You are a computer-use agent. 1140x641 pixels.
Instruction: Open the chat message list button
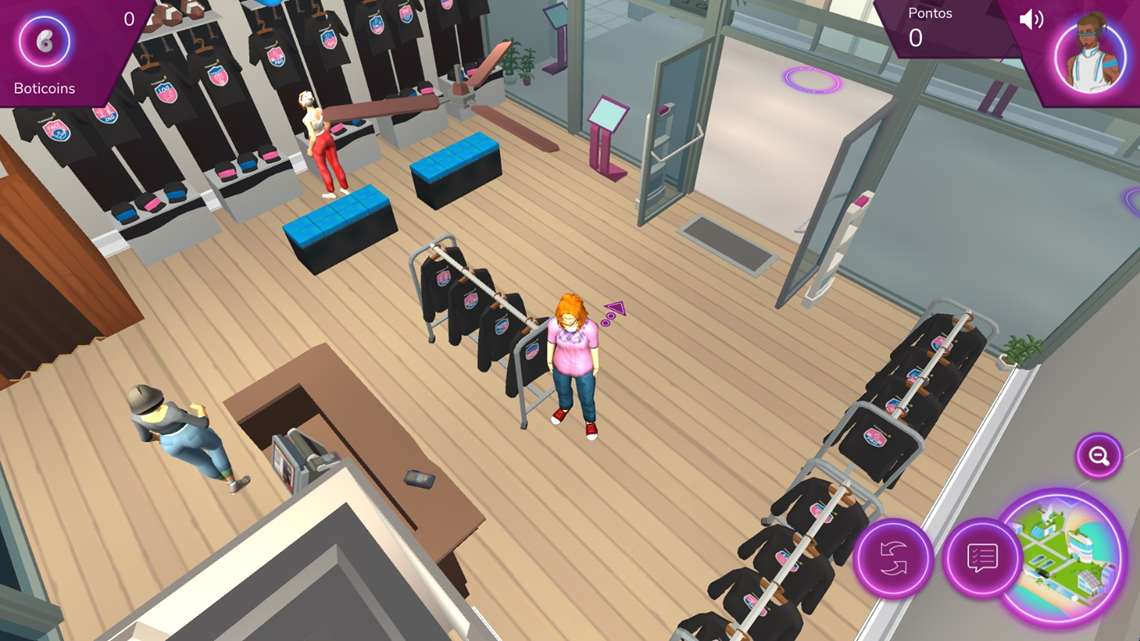pyautogui.click(x=982, y=558)
